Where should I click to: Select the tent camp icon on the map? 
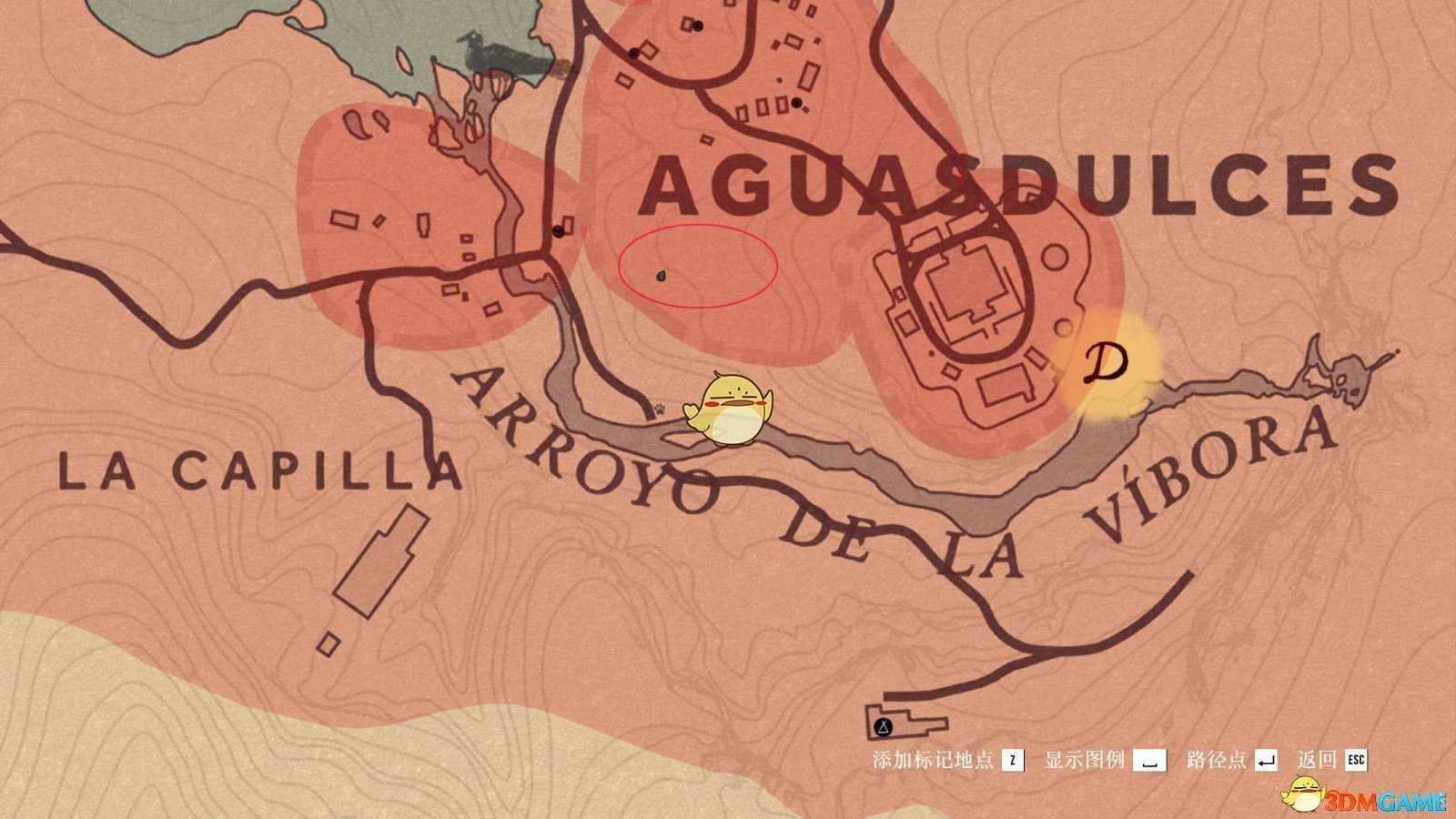click(883, 726)
